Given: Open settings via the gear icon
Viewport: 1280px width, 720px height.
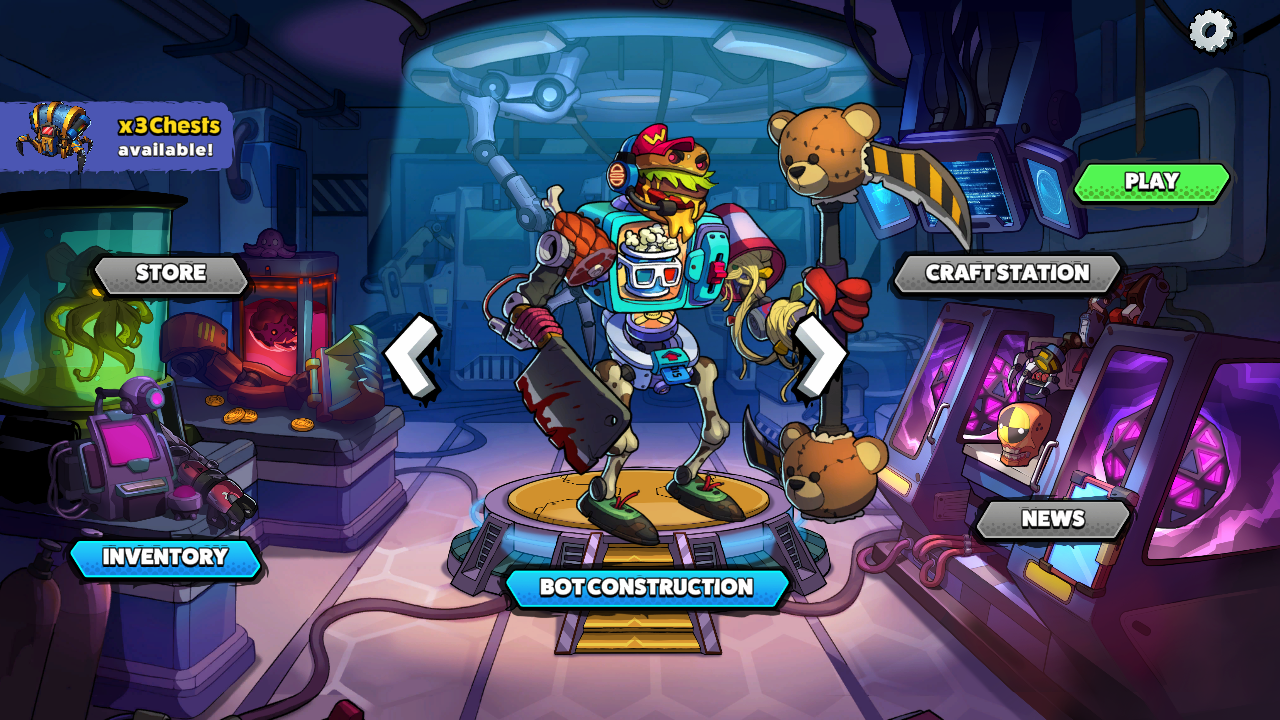Looking at the screenshot, I should tap(1210, 31).
